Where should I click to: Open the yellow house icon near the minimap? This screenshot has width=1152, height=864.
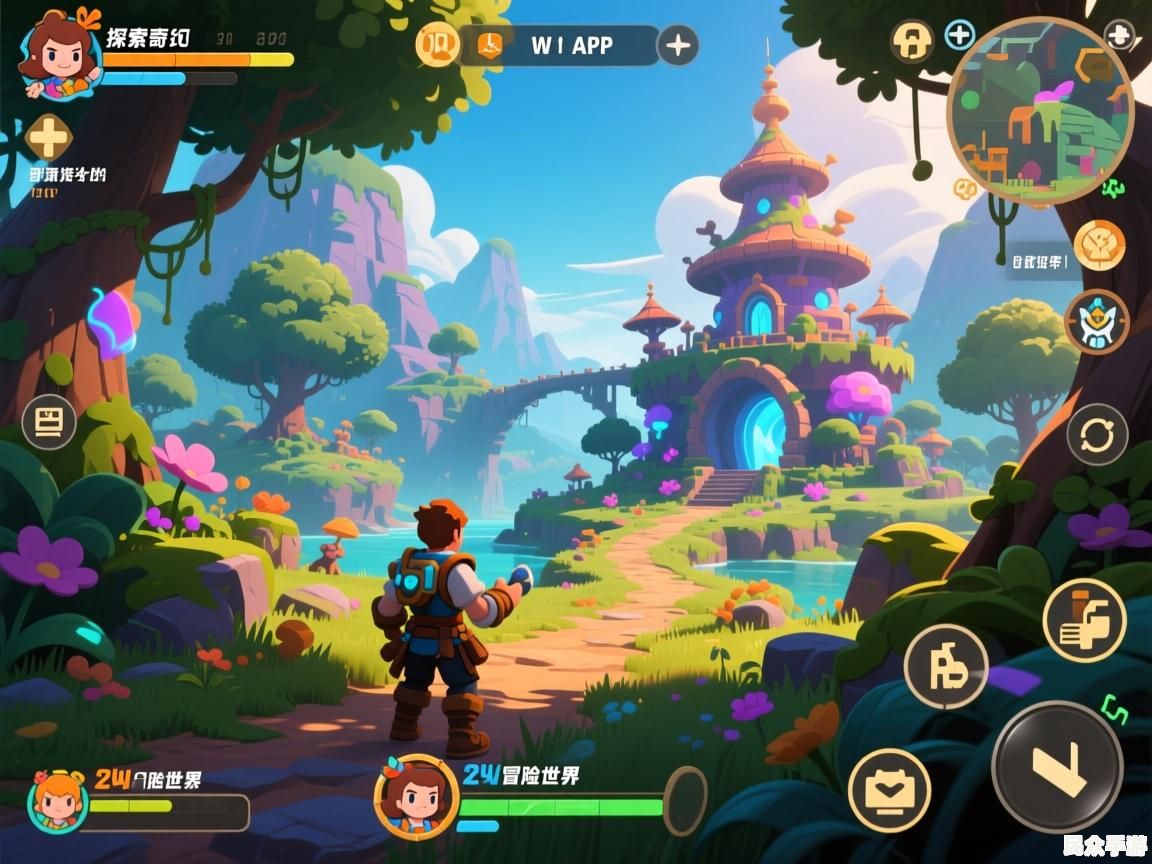912,41
